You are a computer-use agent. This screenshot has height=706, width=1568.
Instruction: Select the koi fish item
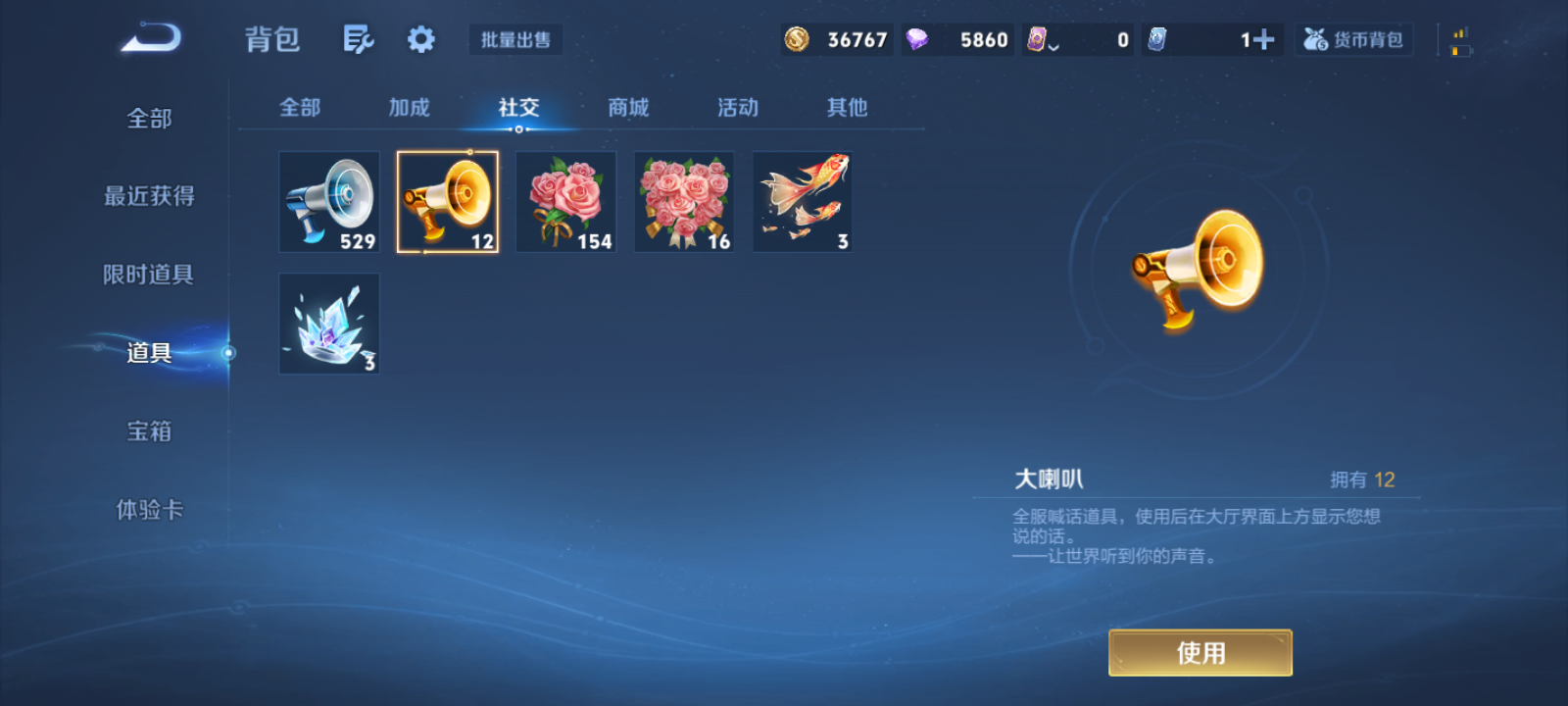pyautogui.click(x=802, y=201)
